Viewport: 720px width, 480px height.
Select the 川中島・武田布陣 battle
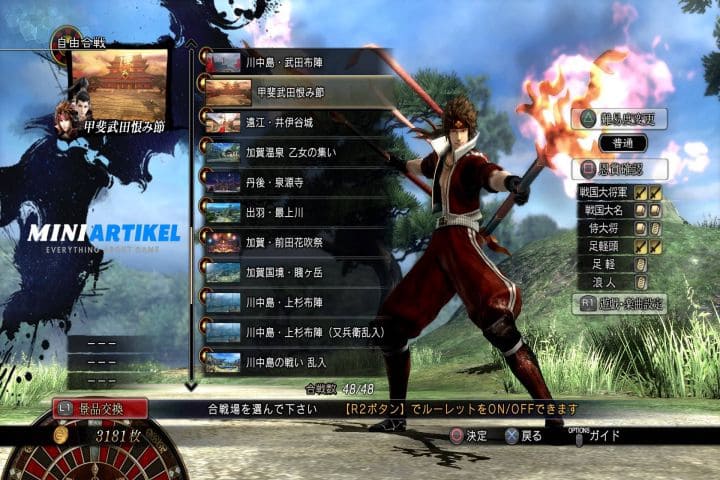point(290,62)
